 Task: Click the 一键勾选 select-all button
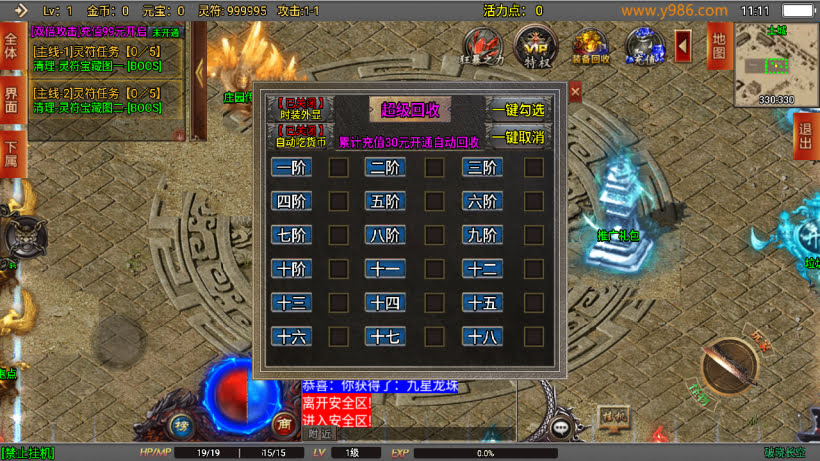pyautogui.click(x=518, y=109)
